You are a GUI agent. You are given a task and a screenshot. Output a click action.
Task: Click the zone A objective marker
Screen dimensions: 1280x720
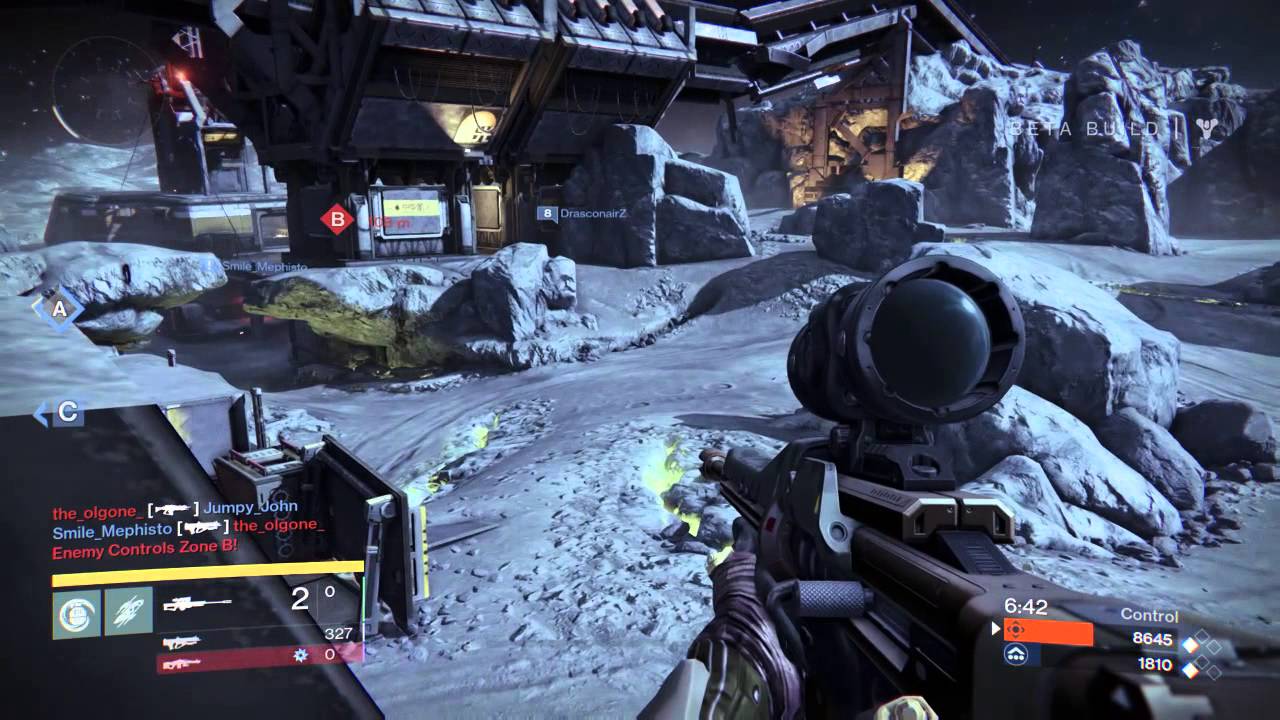click(x=59, y=310)
